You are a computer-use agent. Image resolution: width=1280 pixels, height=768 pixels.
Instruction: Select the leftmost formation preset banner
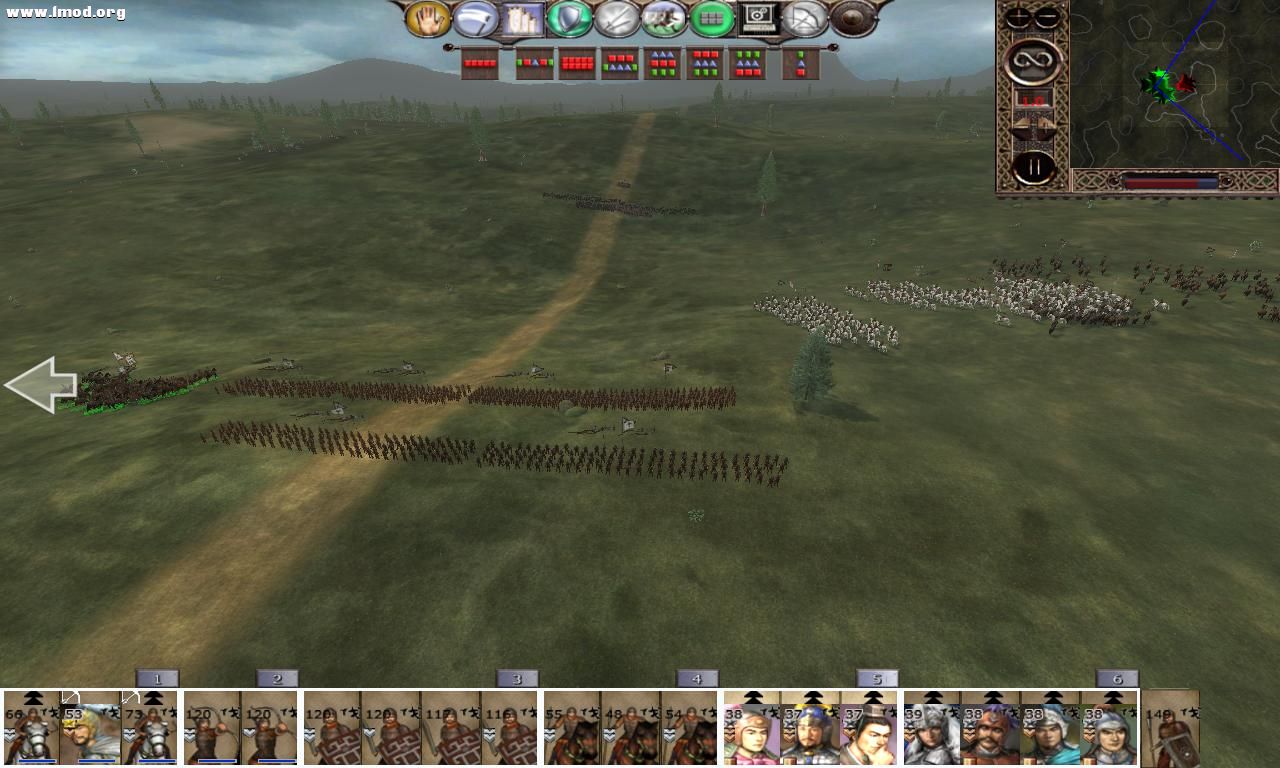point(479,61)
